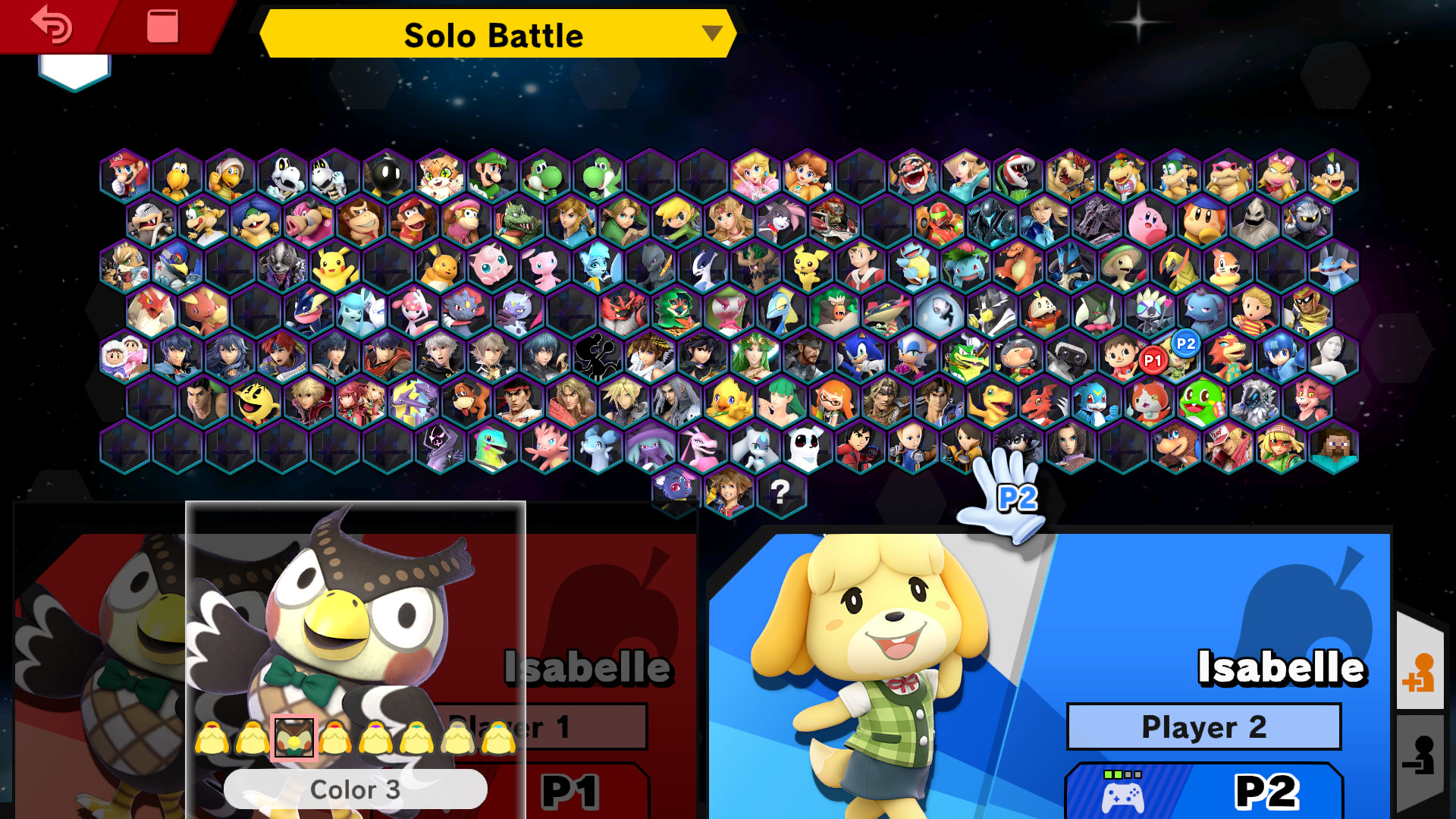Screen dimensions: 1456x819
Task: Grab the P1 player token chip
Action: 1152,361
